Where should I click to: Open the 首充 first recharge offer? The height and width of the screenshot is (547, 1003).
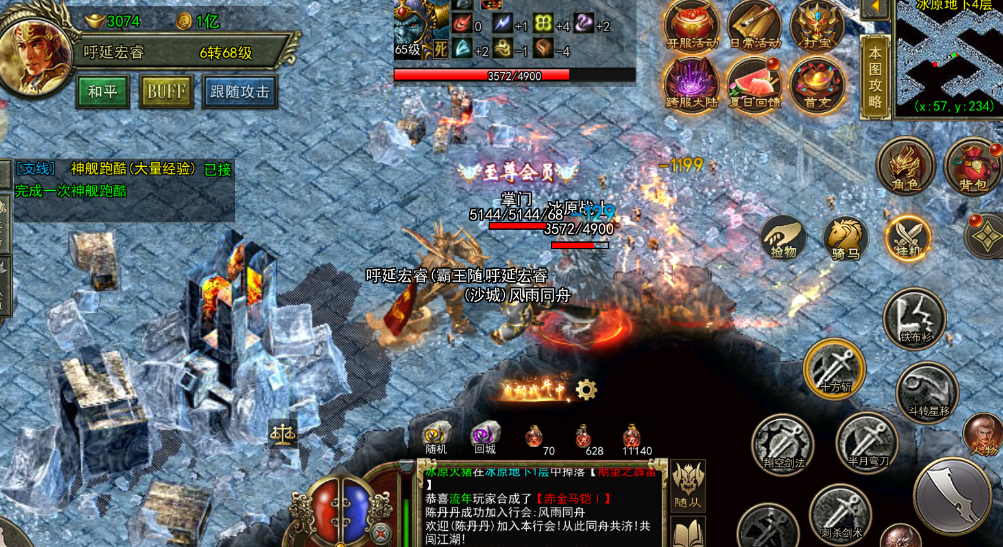pyautogui.click(x=817, y=84)
